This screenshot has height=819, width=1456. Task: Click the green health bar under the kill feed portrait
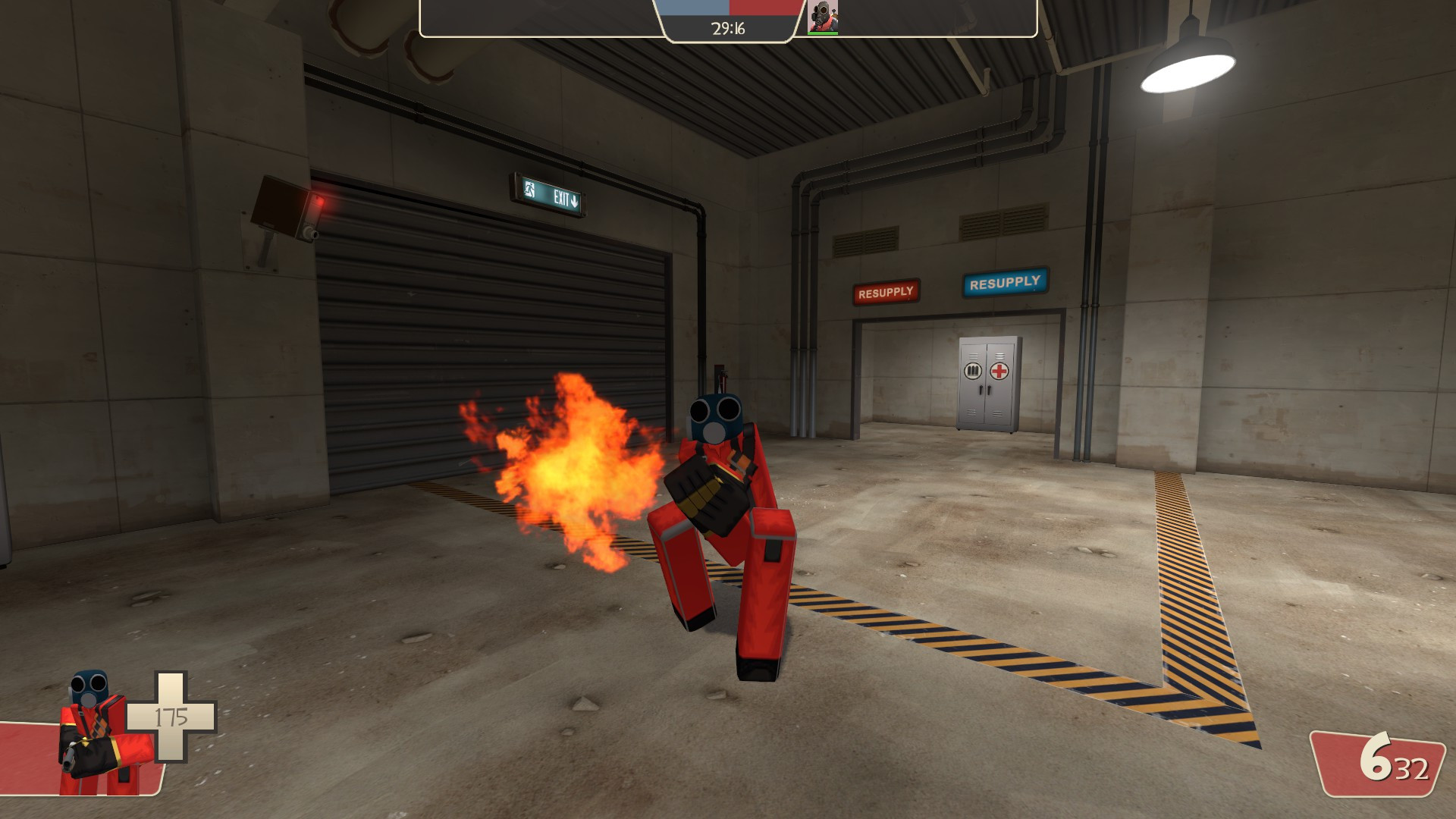pyautogui.click(x=823, y=33)
